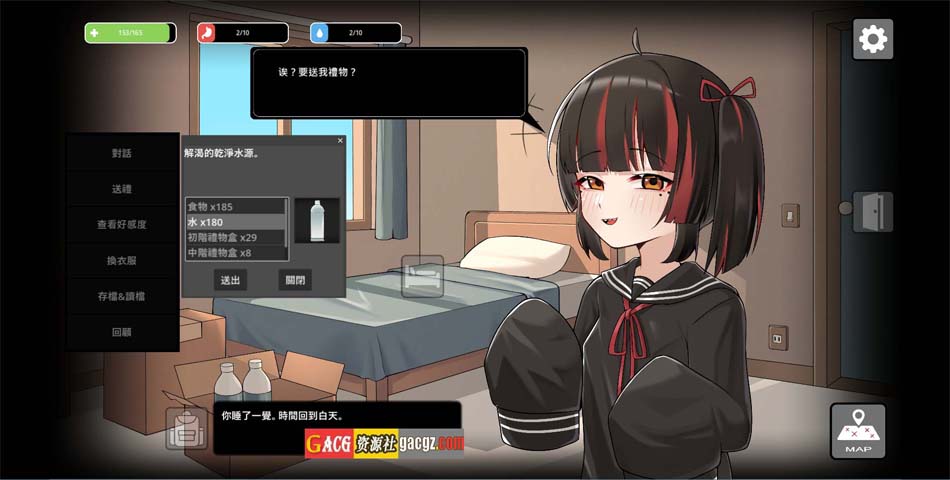950x480 pixels.
Task: Click the 關閉 close button
Action: point(295,280)
